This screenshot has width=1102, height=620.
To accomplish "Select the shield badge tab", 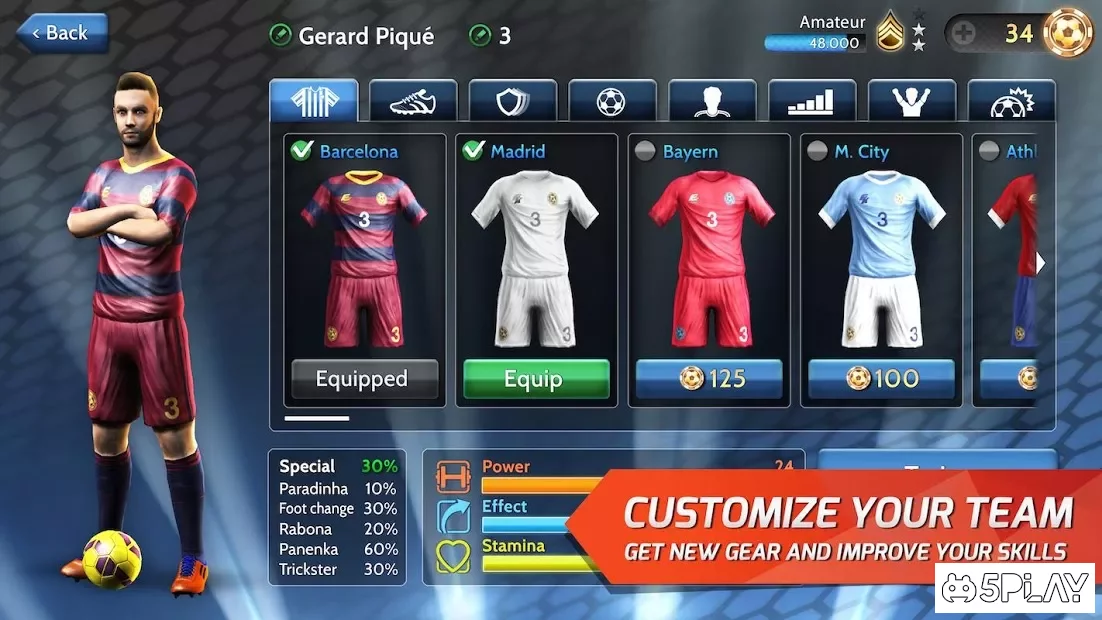I will 513,101.
